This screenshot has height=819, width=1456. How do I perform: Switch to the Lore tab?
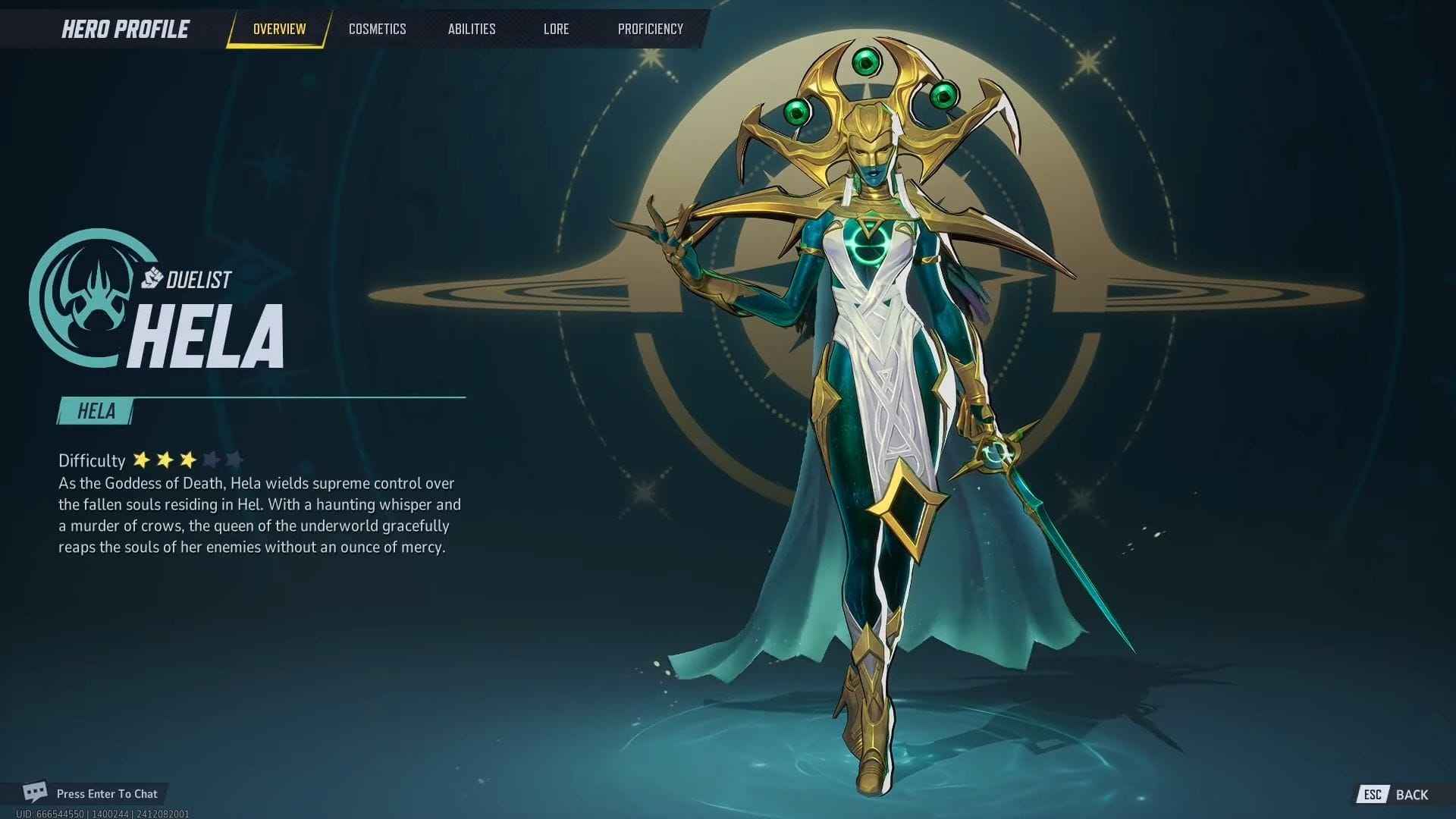coord(556,29)
